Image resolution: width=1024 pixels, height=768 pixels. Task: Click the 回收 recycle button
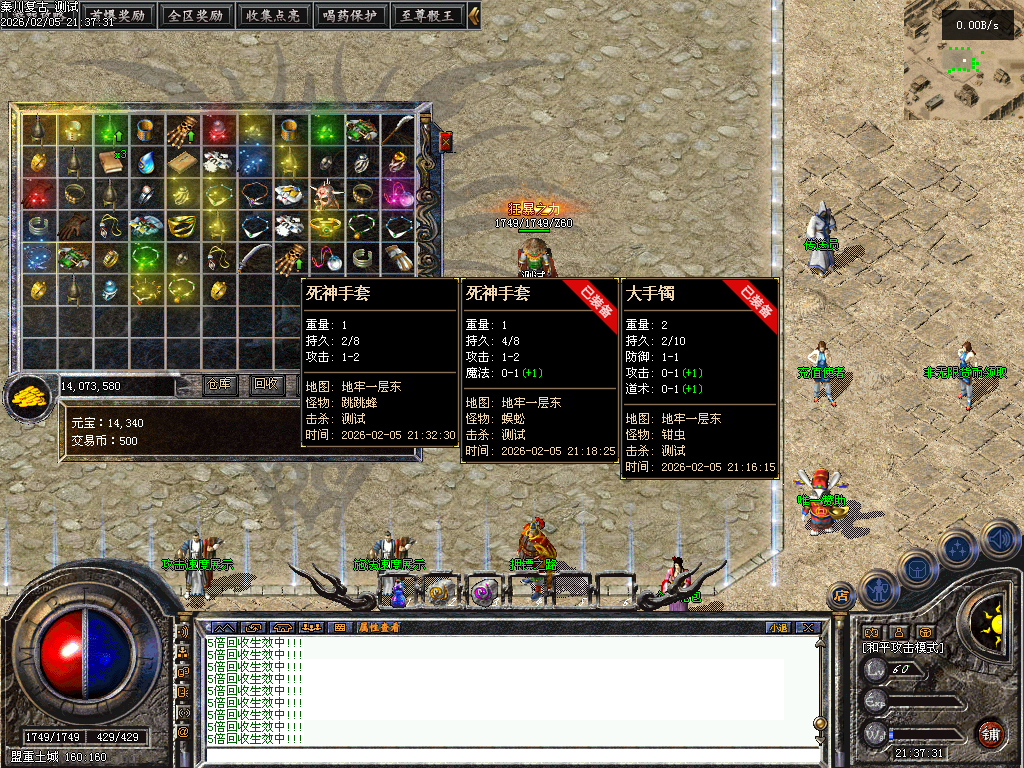tap(267, 384)
